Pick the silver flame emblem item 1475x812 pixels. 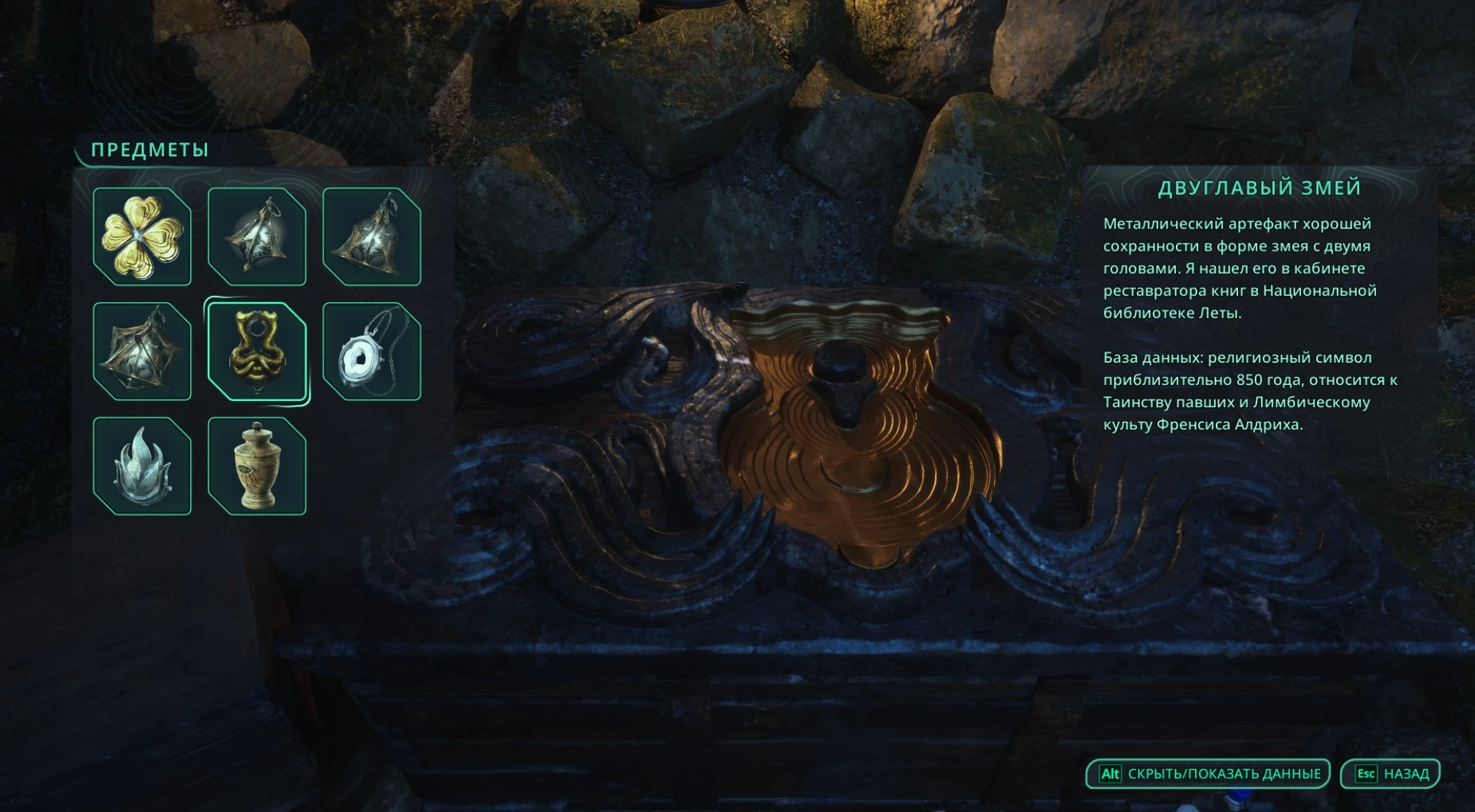coord(142,466)
